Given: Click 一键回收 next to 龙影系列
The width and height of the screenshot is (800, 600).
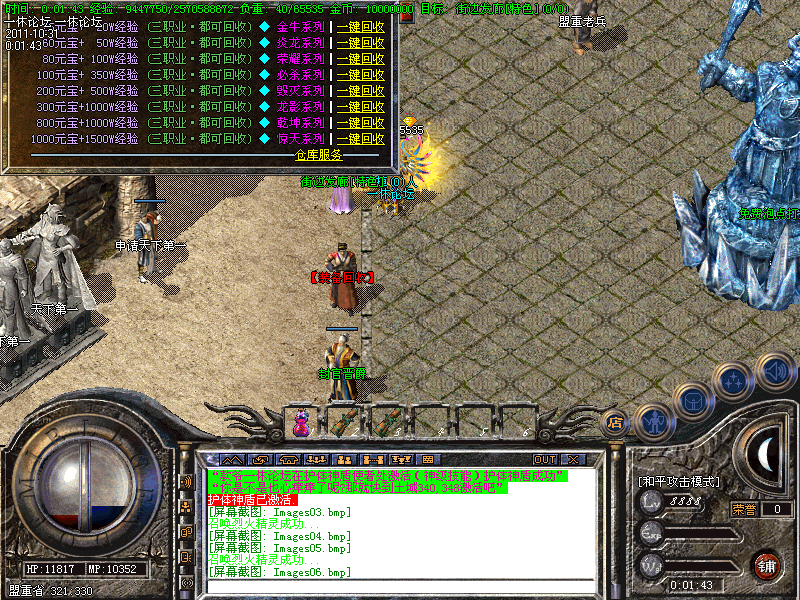Looking at the screenshot, I should click(360, 107).
